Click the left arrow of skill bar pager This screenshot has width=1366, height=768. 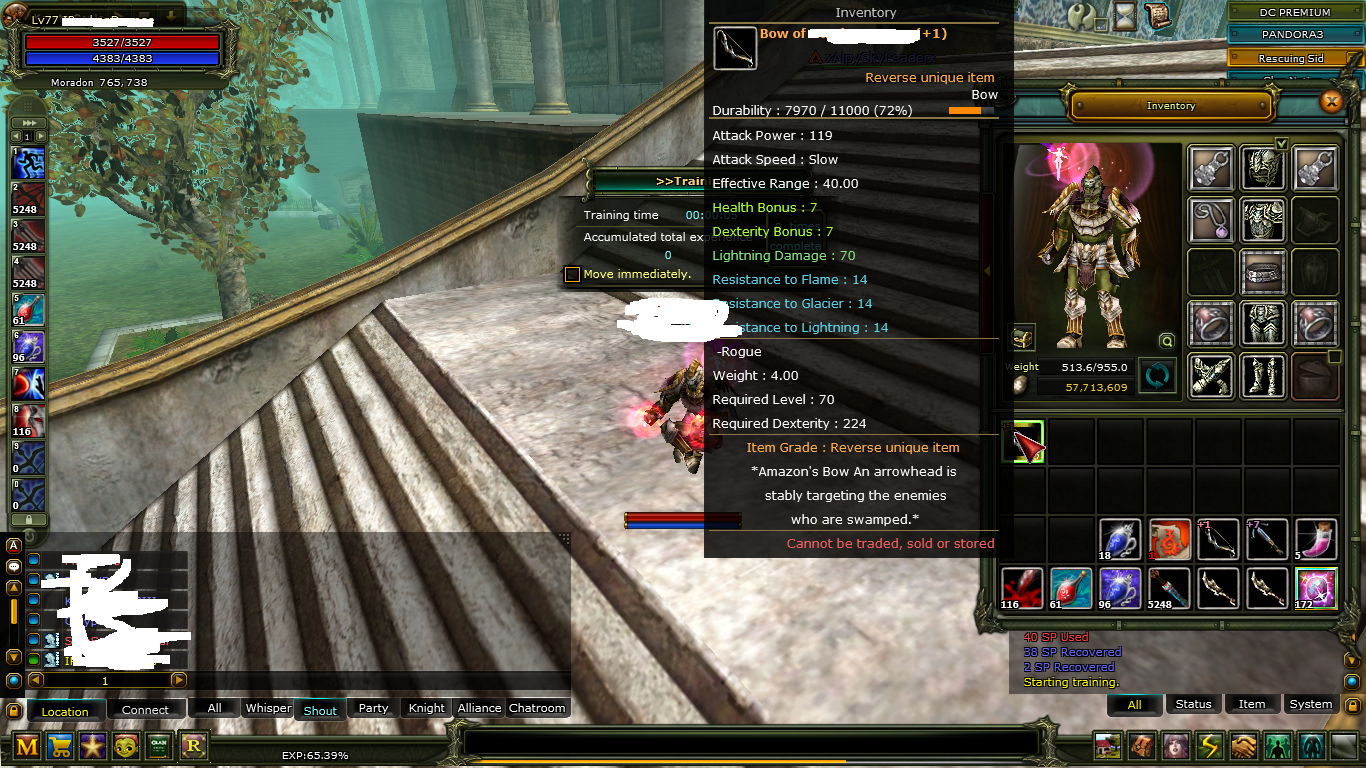point(16,135)
